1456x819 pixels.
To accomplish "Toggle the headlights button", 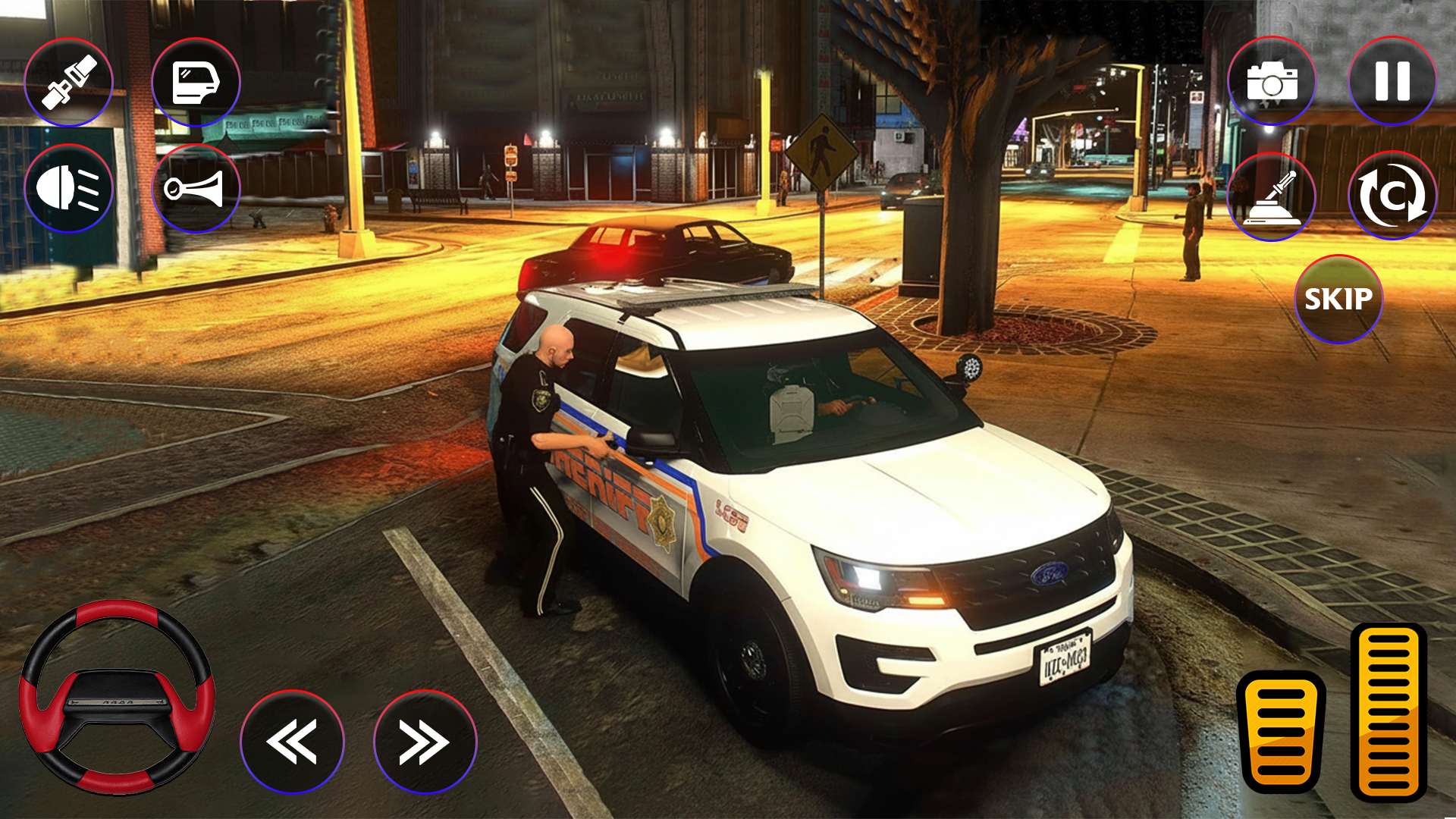I will (68, 188).
